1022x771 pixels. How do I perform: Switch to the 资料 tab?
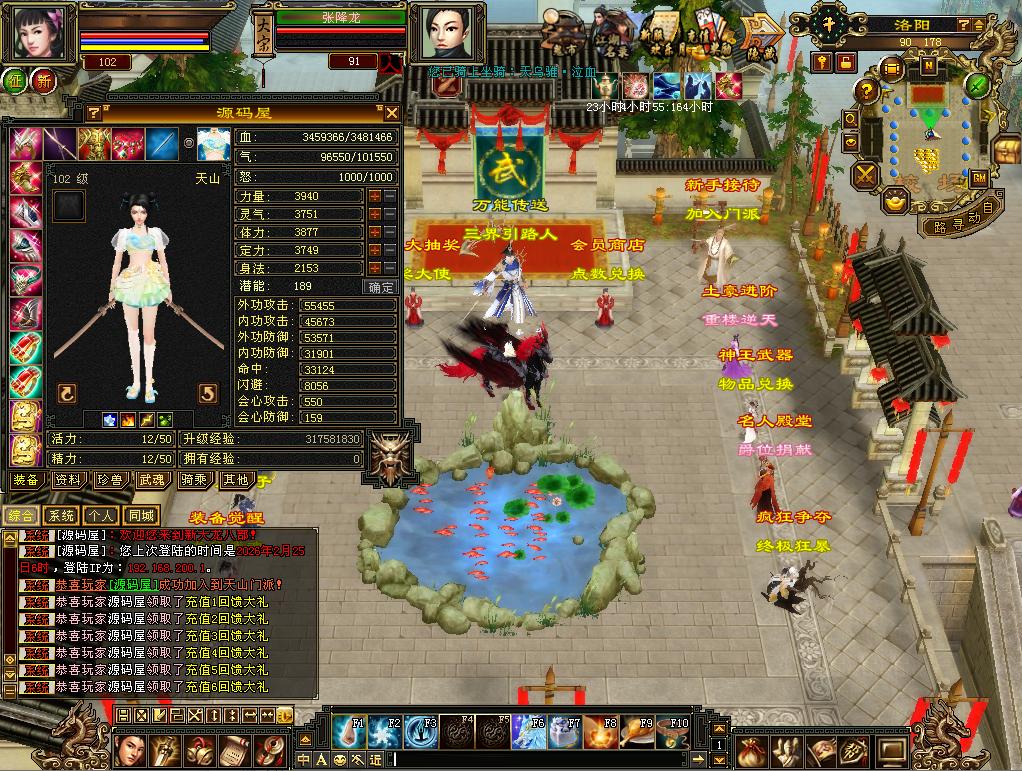click(68, 480)
